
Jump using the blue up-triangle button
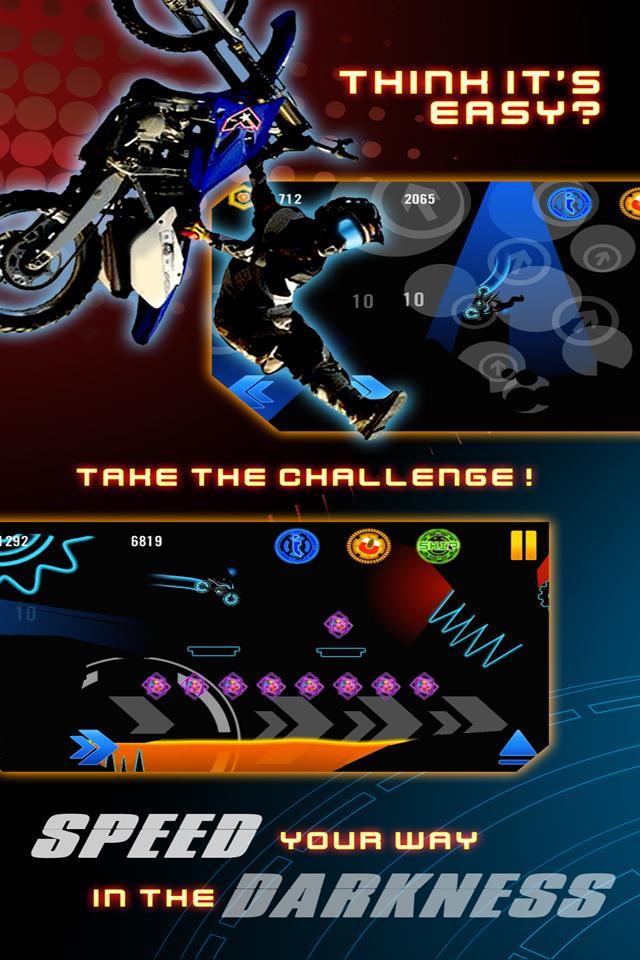[518, 744]
